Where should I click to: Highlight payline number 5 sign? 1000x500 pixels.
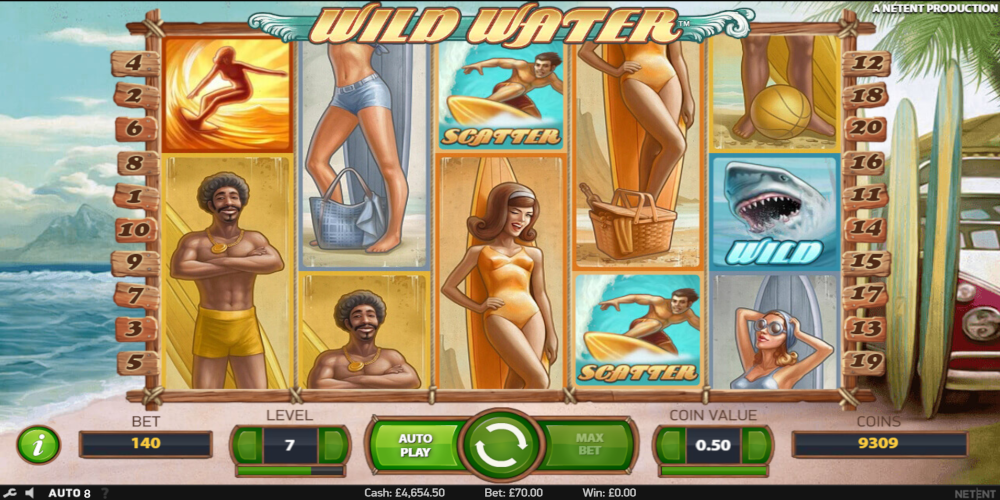[x=136, y=362]
